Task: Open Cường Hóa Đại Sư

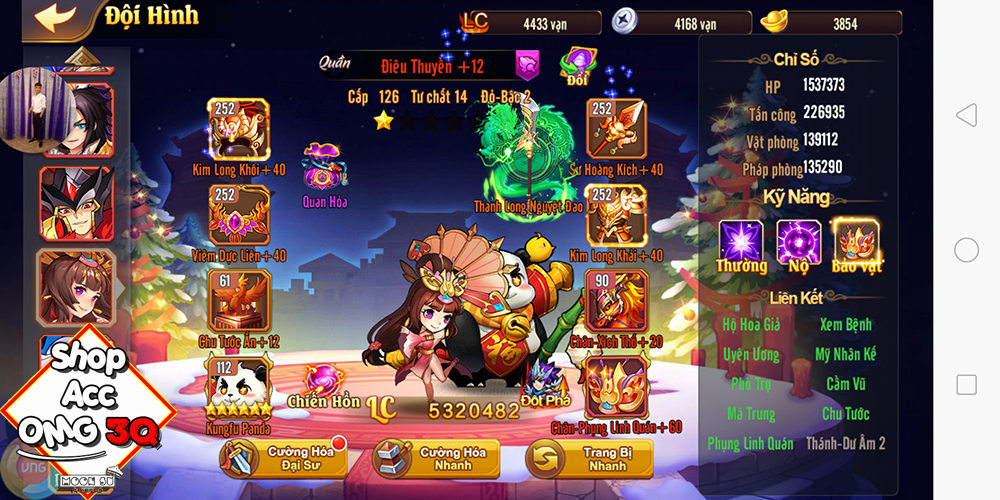Action: [x=283, y=459]
